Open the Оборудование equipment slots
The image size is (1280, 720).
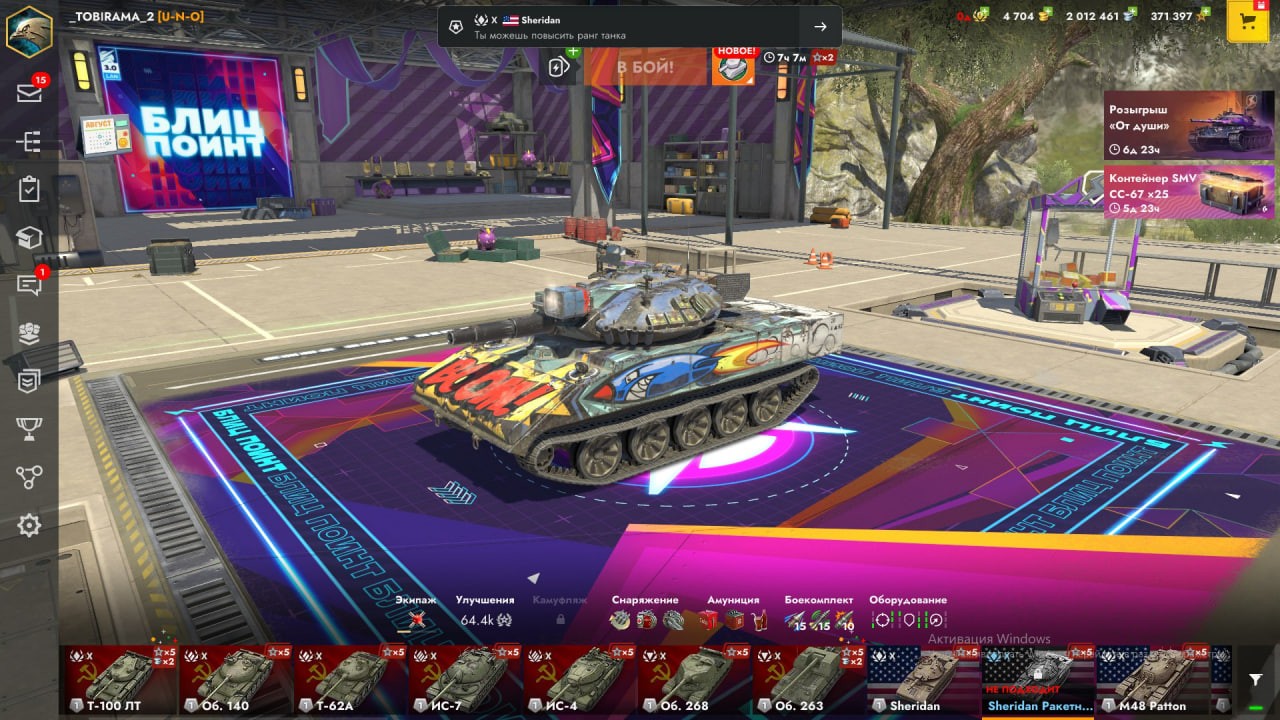(907, 619)
